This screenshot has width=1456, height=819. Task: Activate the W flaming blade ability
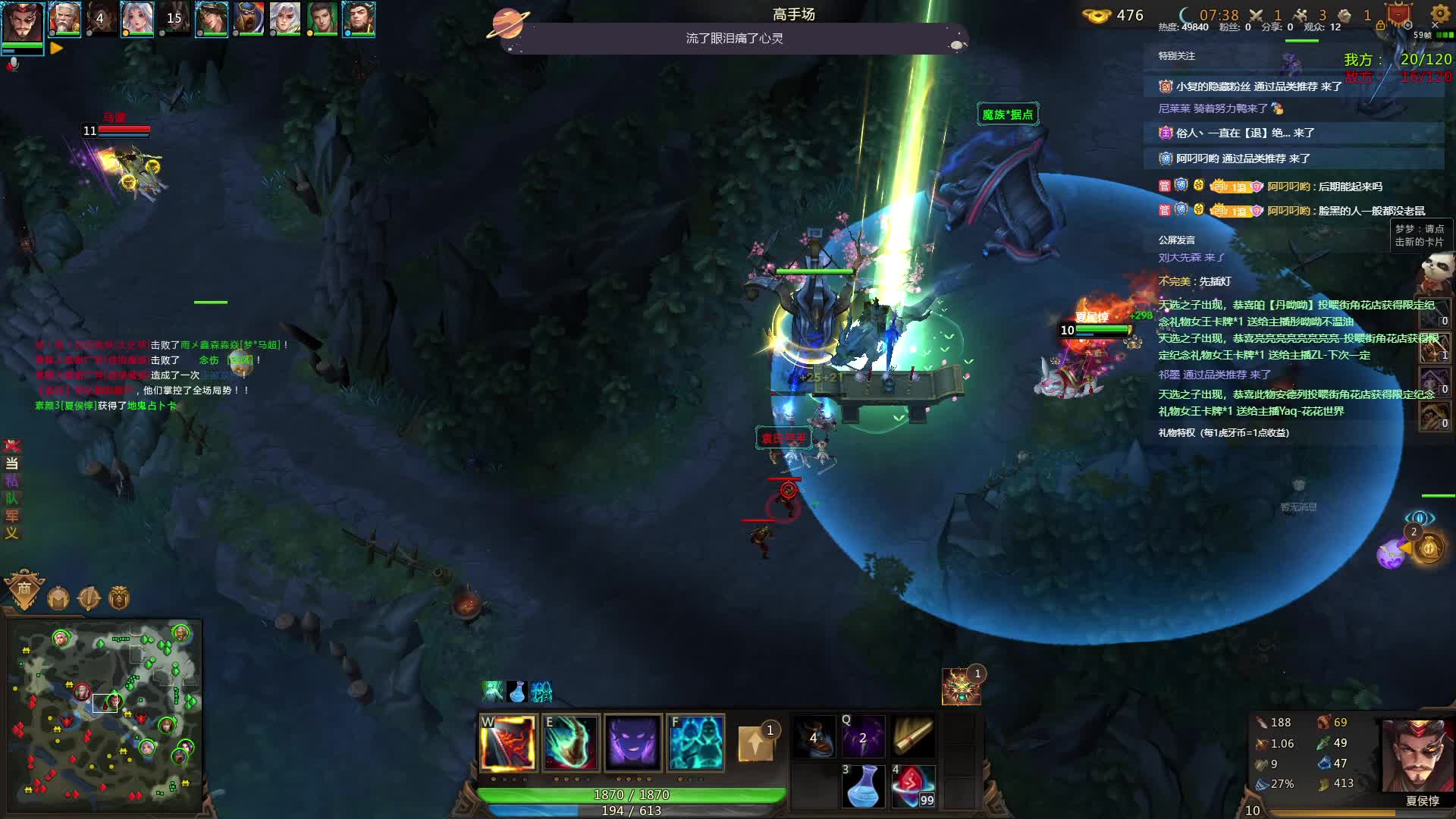(508, 743)
